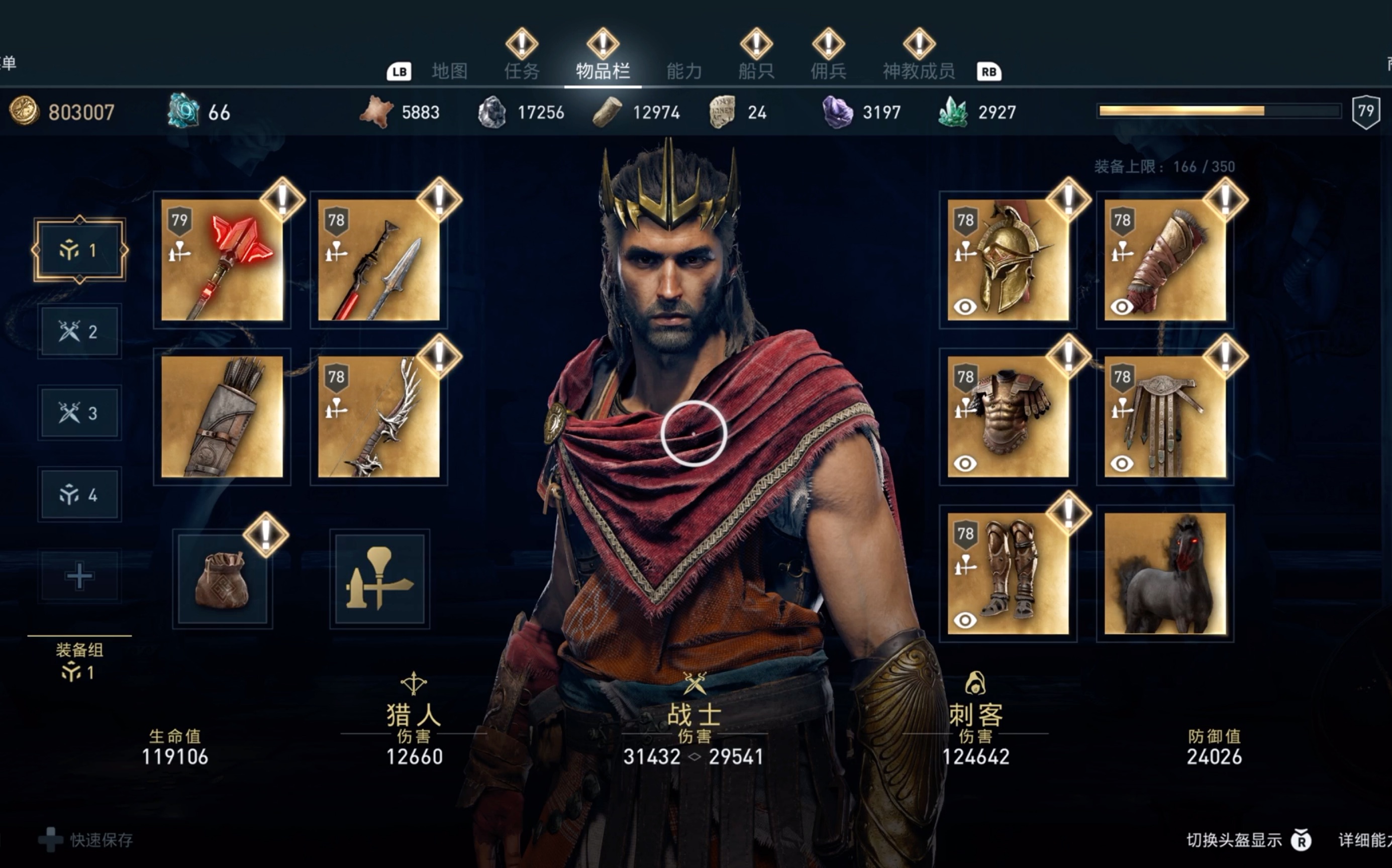Select the antler bow slot
This screenshot has height=868, width=1392.
tap(379, 417)
